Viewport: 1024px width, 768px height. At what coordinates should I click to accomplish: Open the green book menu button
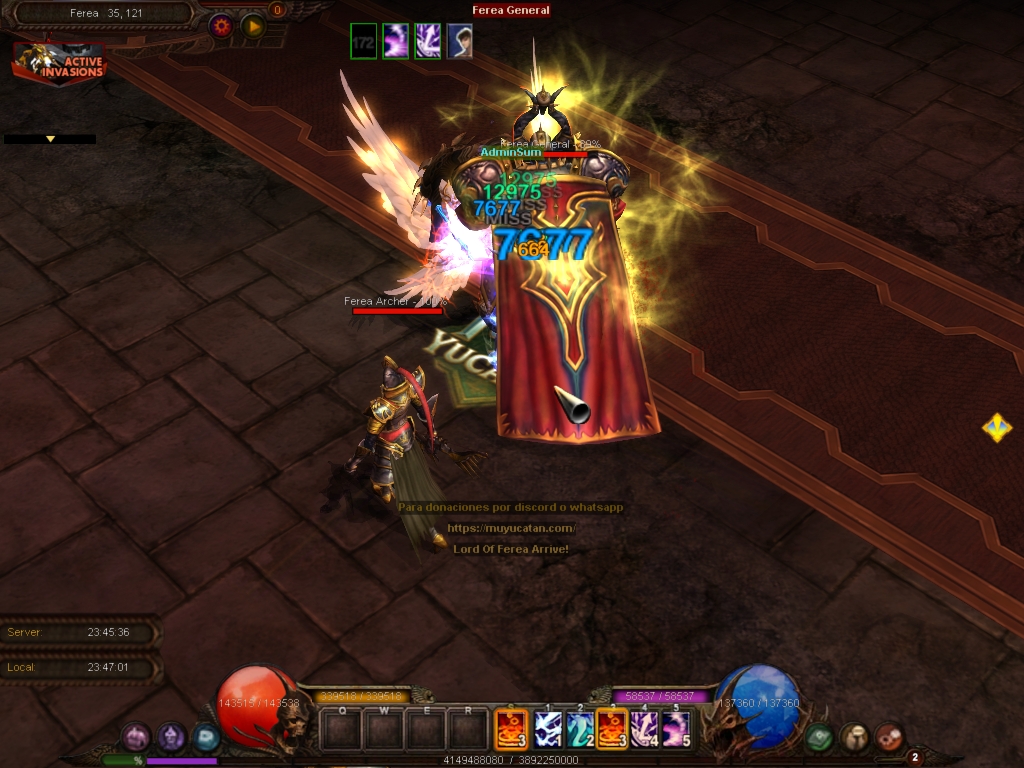820,738
